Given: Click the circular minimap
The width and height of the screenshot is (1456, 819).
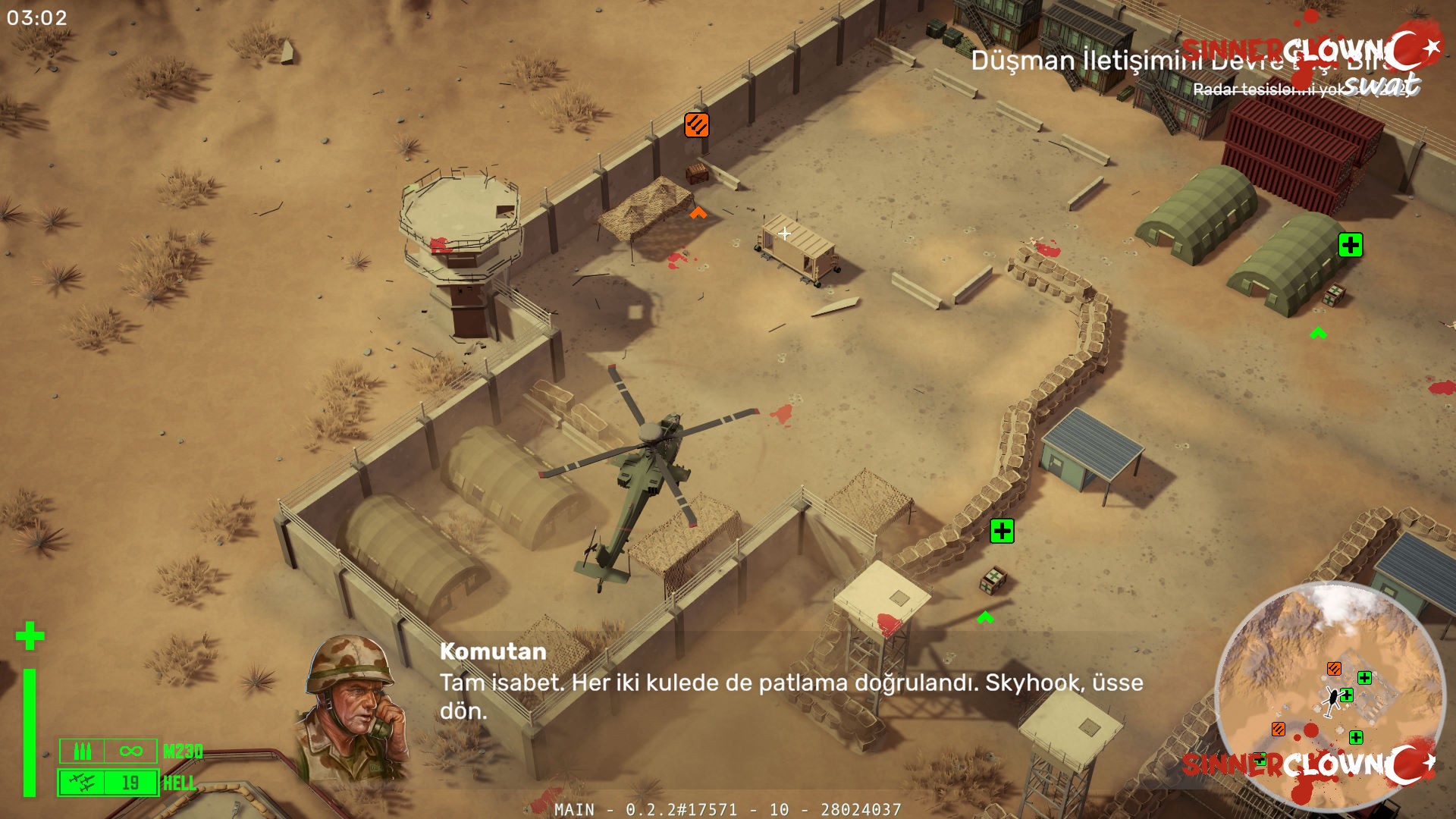Looking at the screenshot, I should [x=1329, y=695].
